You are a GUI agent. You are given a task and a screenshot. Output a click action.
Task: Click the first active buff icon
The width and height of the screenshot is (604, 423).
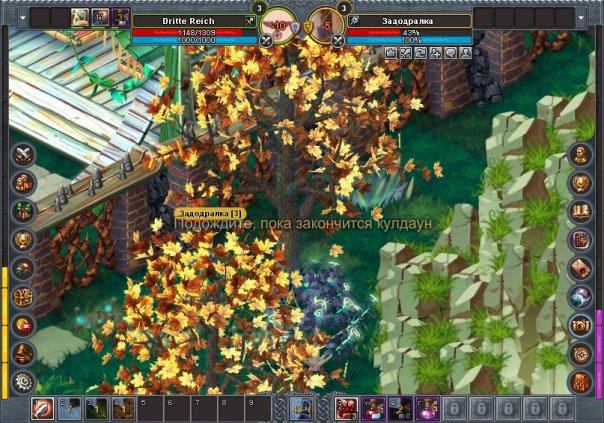(80, 17)
